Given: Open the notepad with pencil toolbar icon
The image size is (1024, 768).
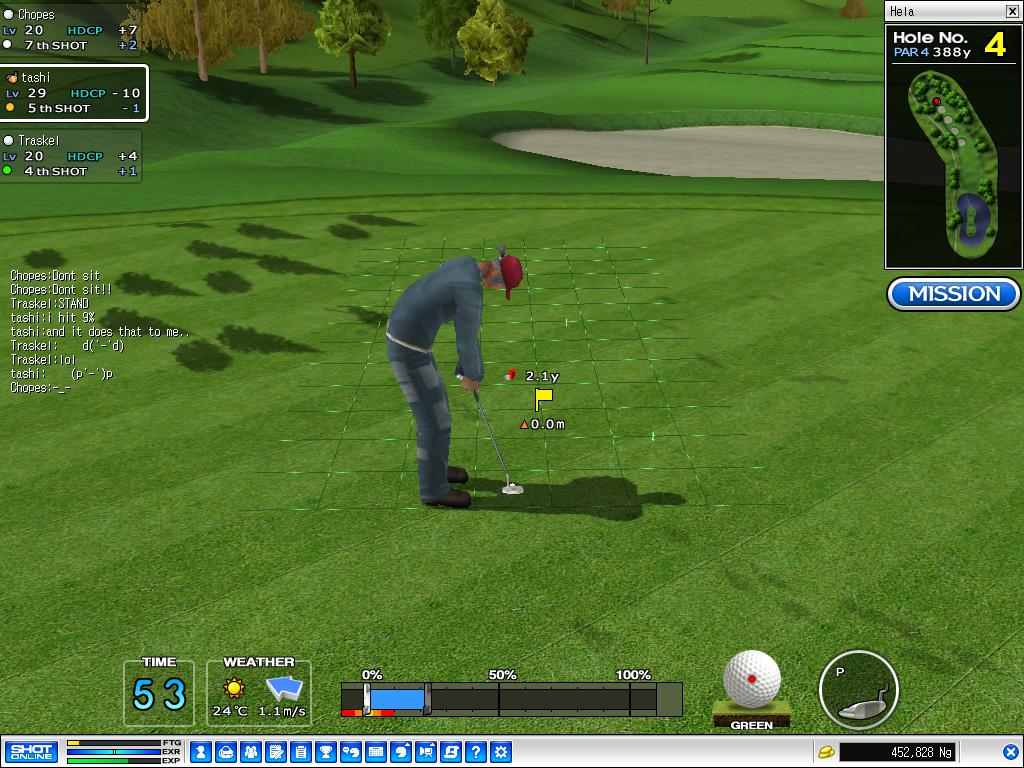Looking at the screenshot, I should click(276, 752).
